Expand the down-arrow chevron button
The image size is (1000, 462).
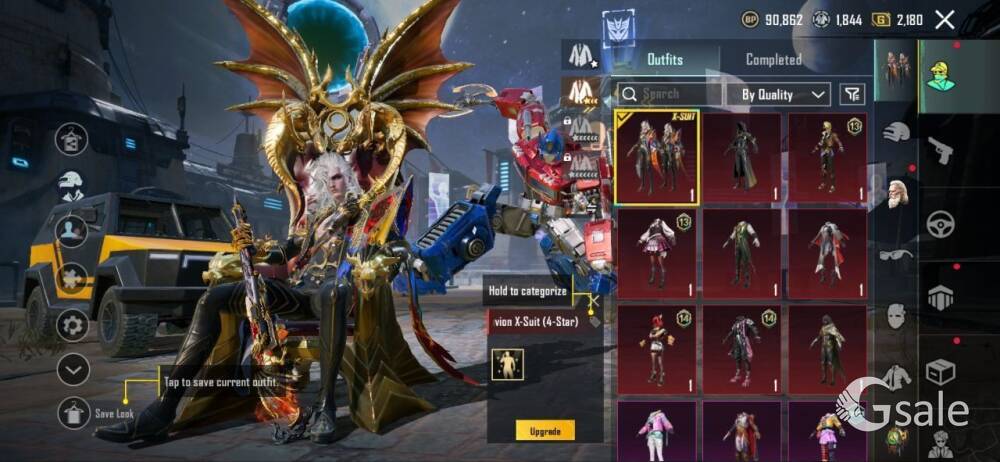pos(73,369)
